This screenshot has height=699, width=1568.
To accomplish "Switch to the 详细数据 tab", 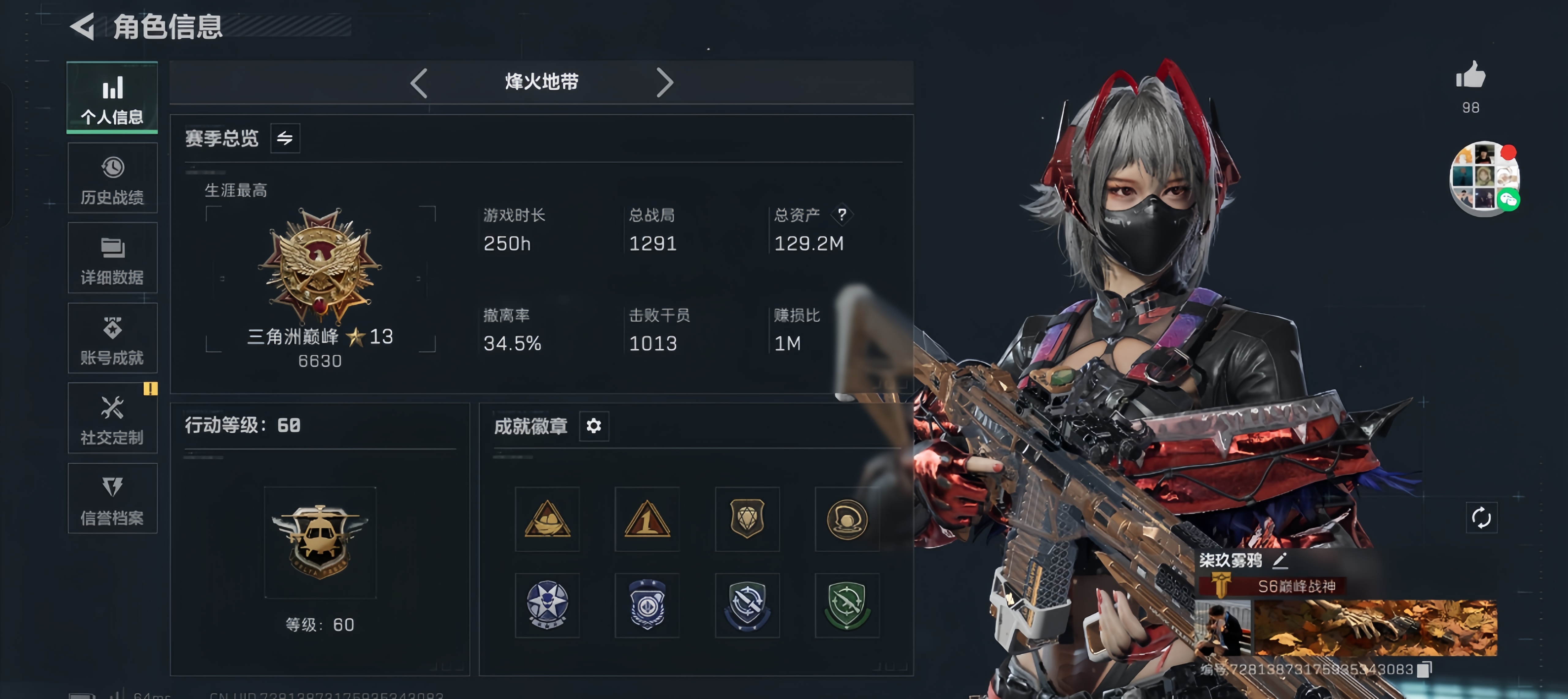I will tap(112, 259).
